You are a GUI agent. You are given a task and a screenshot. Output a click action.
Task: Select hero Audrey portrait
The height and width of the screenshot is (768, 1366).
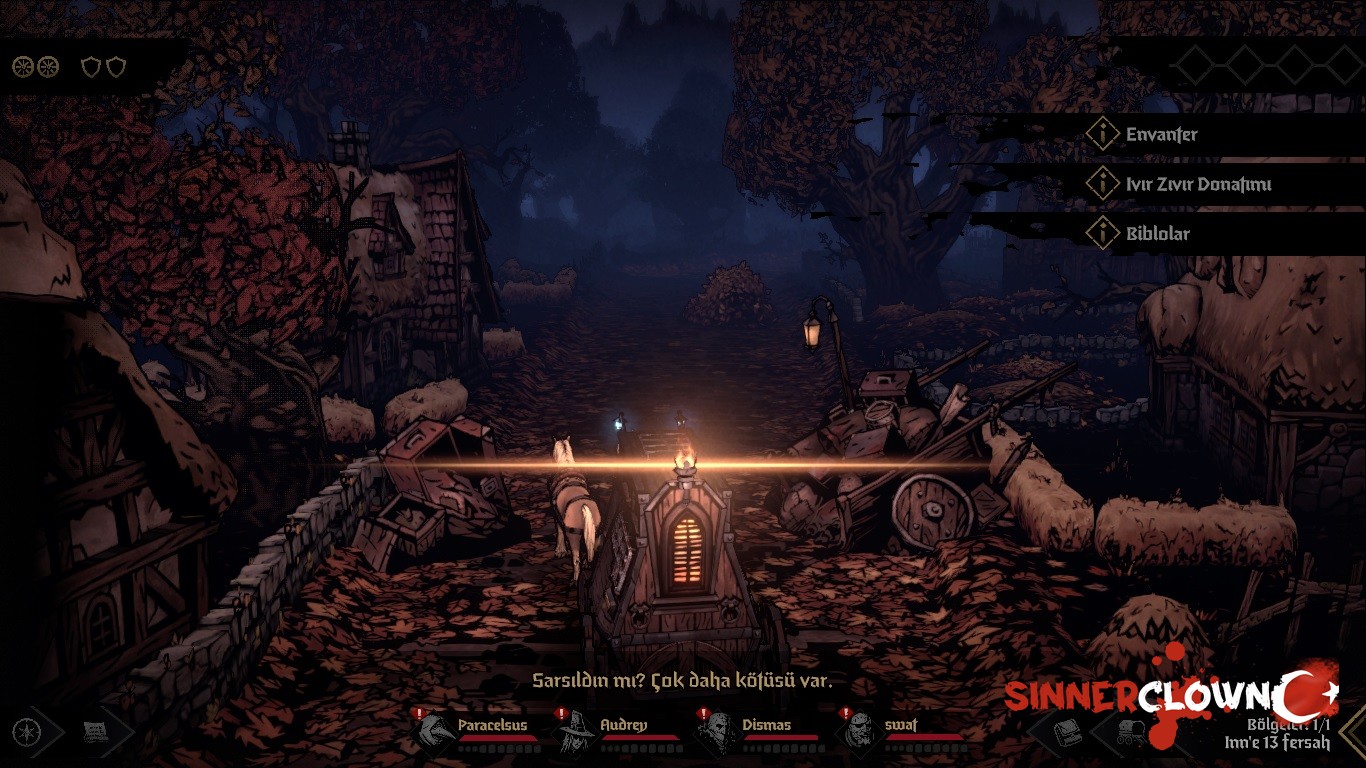[577, 732]
